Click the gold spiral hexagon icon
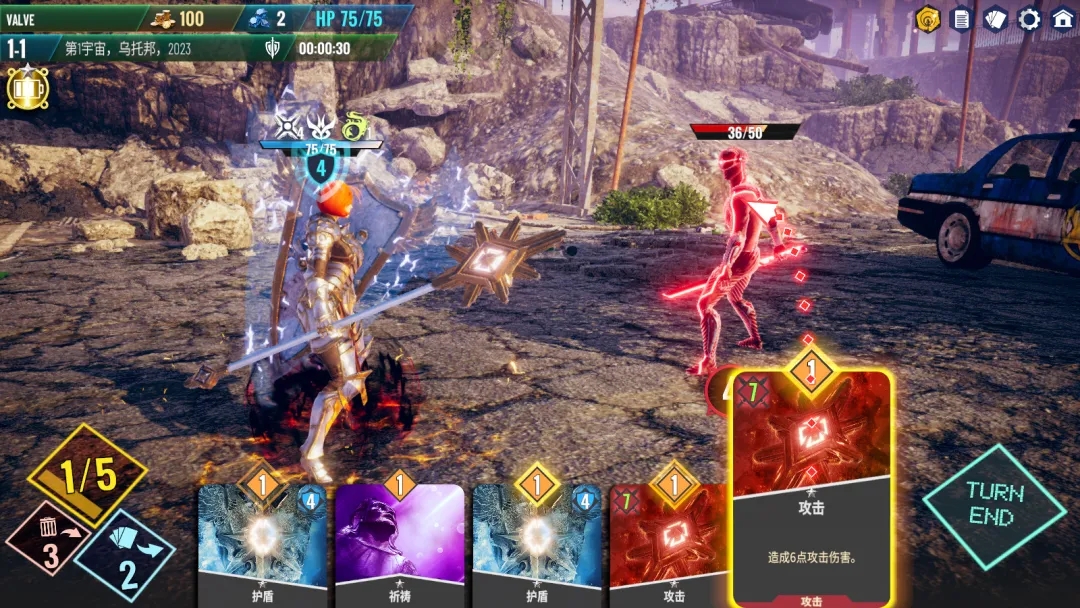Viewport: 1080px width, 608px height. (928, 19)
